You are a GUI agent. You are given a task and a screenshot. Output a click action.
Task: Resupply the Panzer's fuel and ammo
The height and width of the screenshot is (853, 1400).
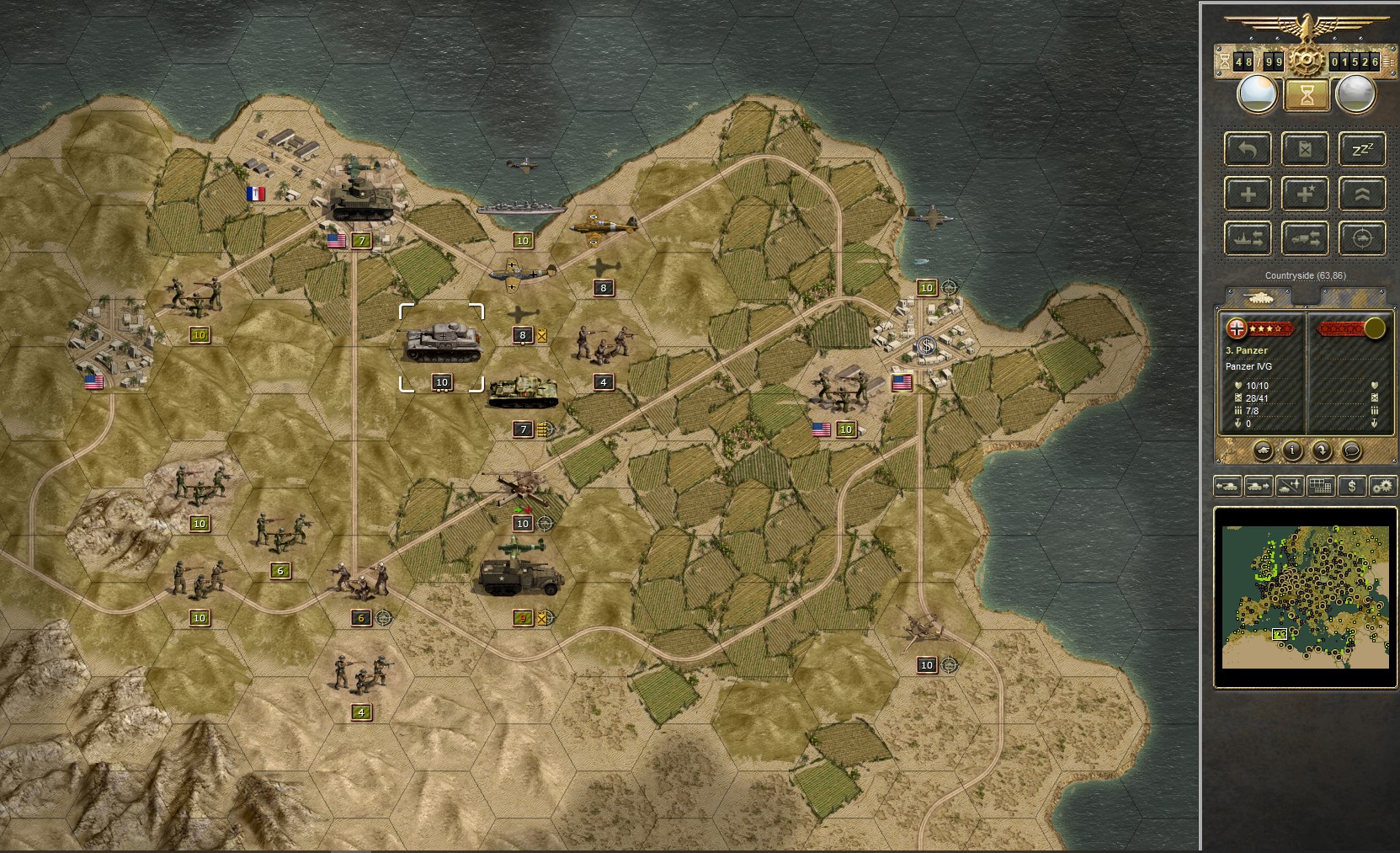coord(1306,150)
